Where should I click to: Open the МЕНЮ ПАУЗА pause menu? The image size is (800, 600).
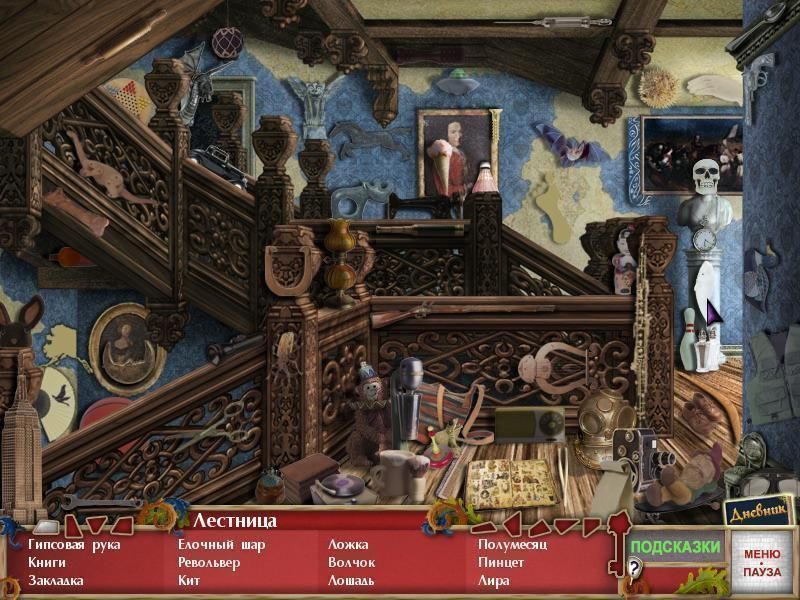(762, 562)
